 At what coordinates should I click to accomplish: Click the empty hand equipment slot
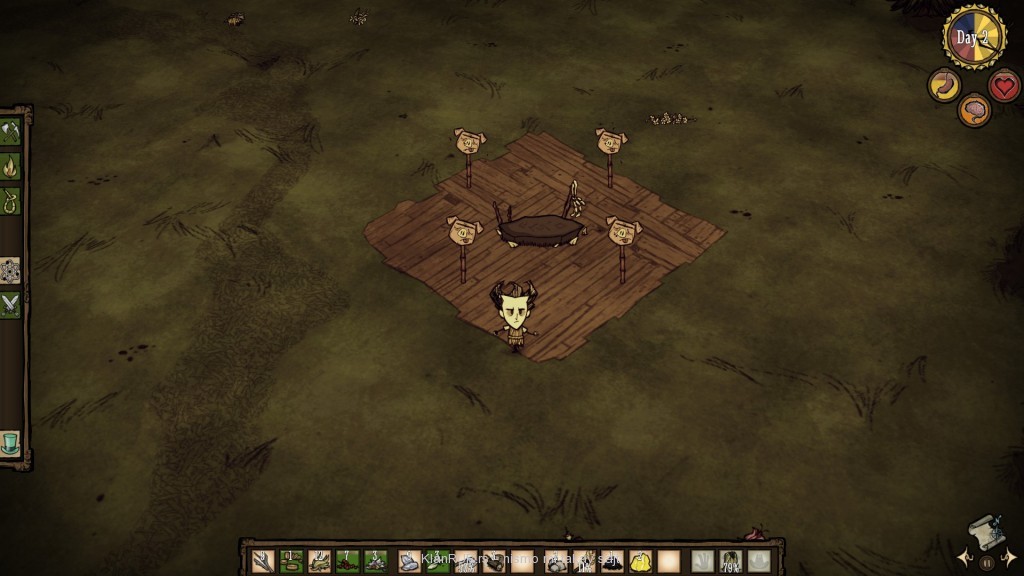(x=703, y=562)
